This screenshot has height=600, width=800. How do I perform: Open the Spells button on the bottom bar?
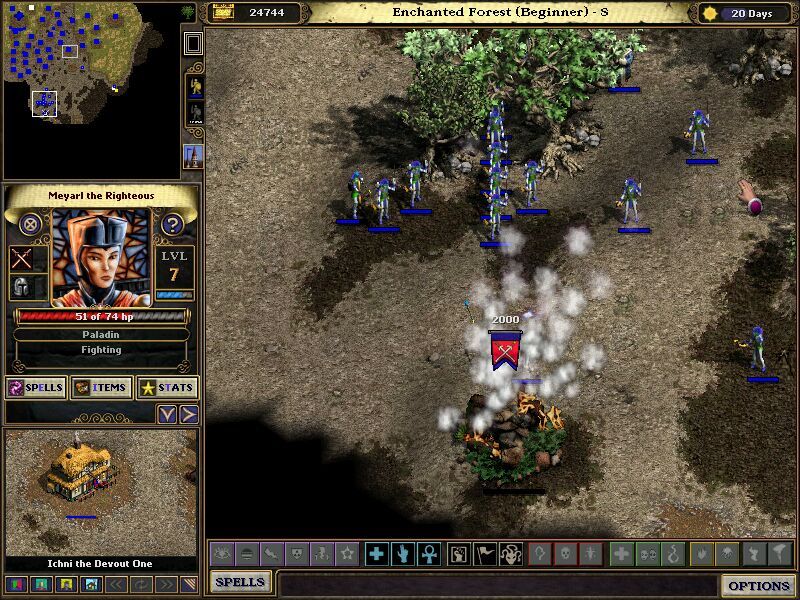(x=240, y=582)
